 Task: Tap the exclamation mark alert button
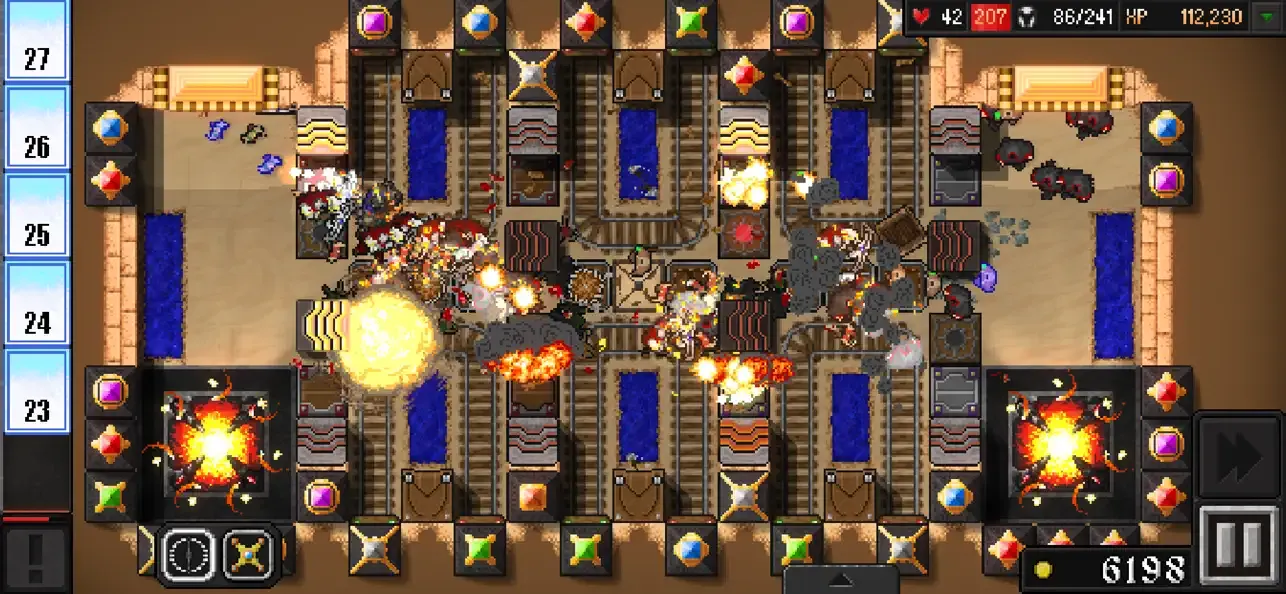[x=36, y=557]
